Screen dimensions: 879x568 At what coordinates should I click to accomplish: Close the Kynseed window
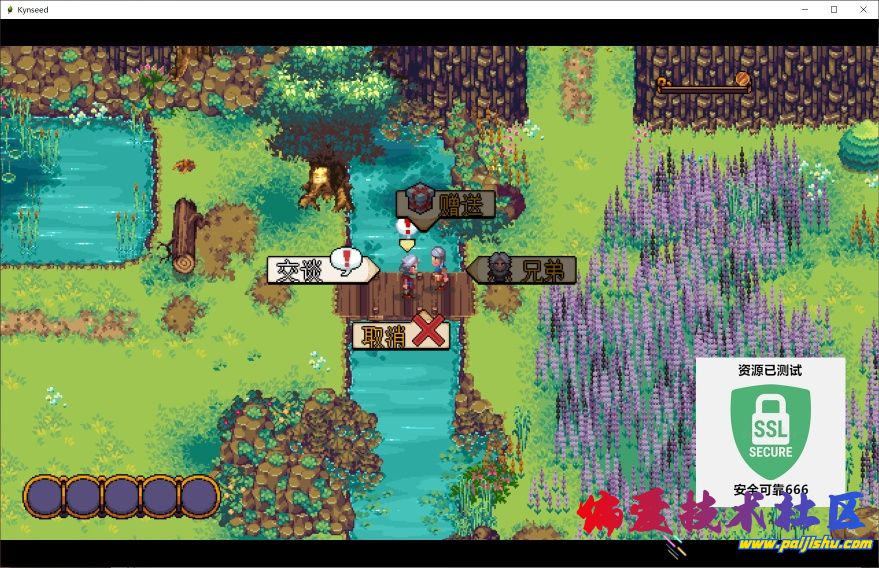(861, 9)
